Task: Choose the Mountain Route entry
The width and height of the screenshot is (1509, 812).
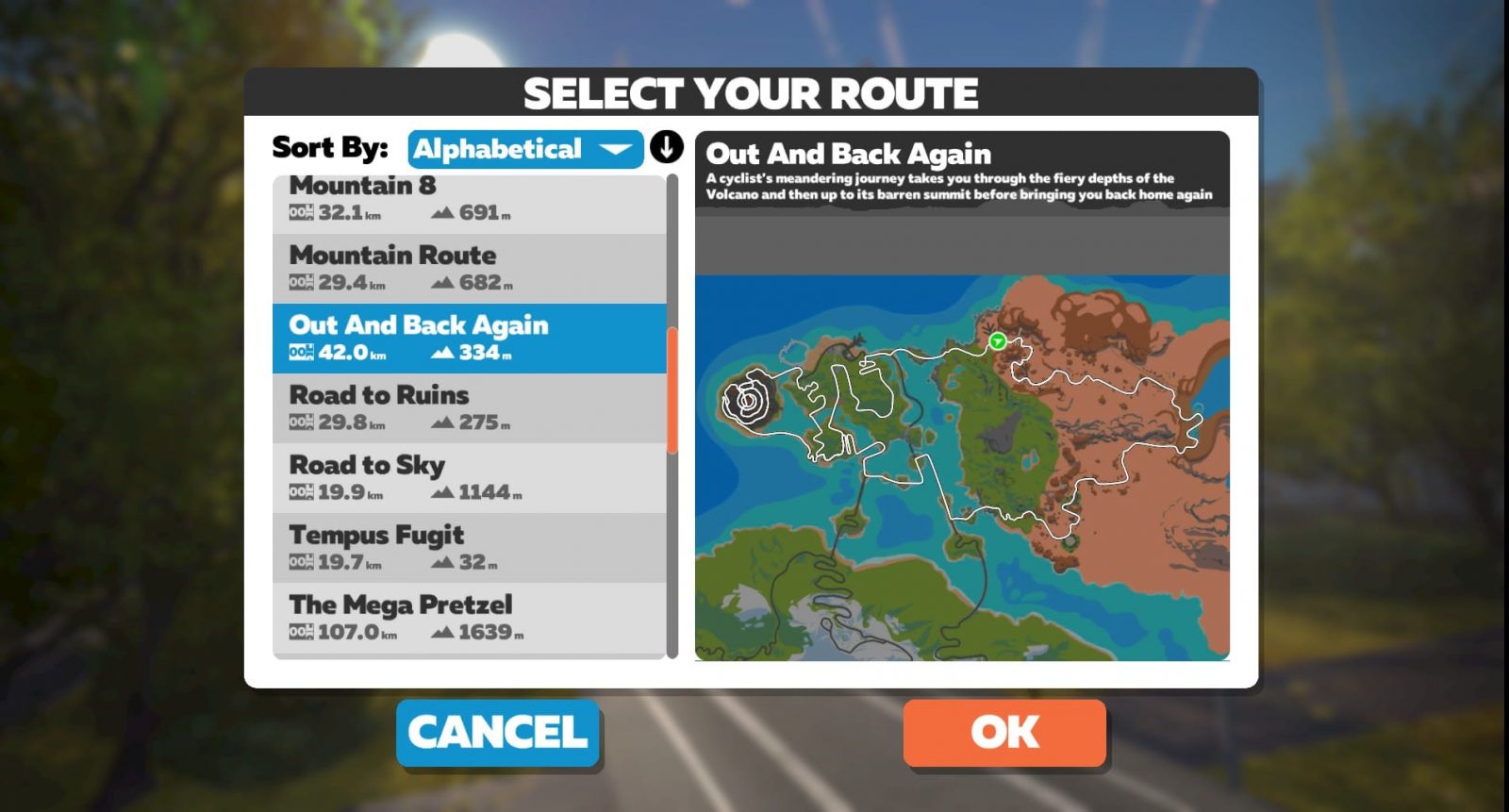Action: pos(469,268)
